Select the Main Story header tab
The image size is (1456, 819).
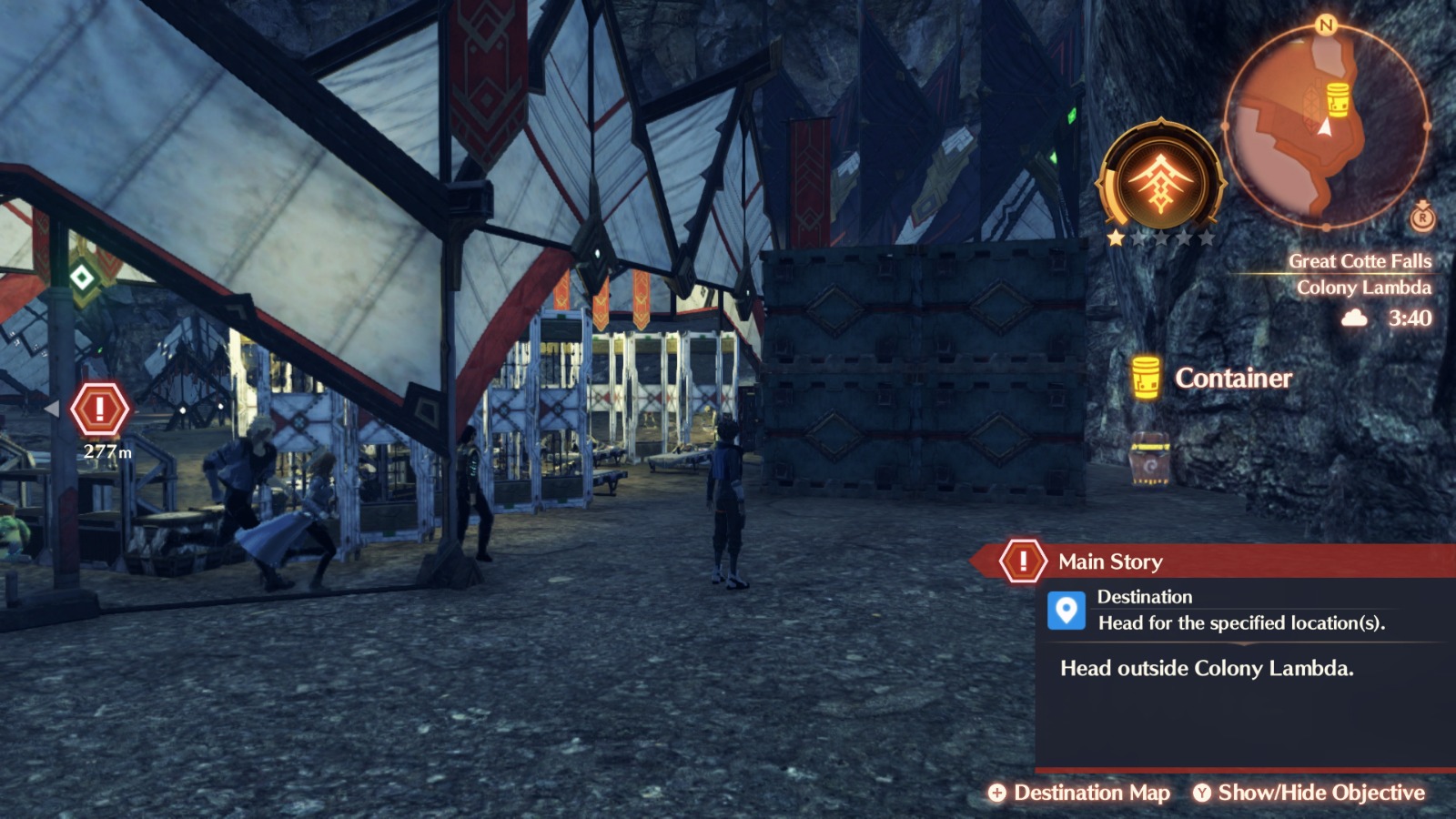click(1108, 561)
